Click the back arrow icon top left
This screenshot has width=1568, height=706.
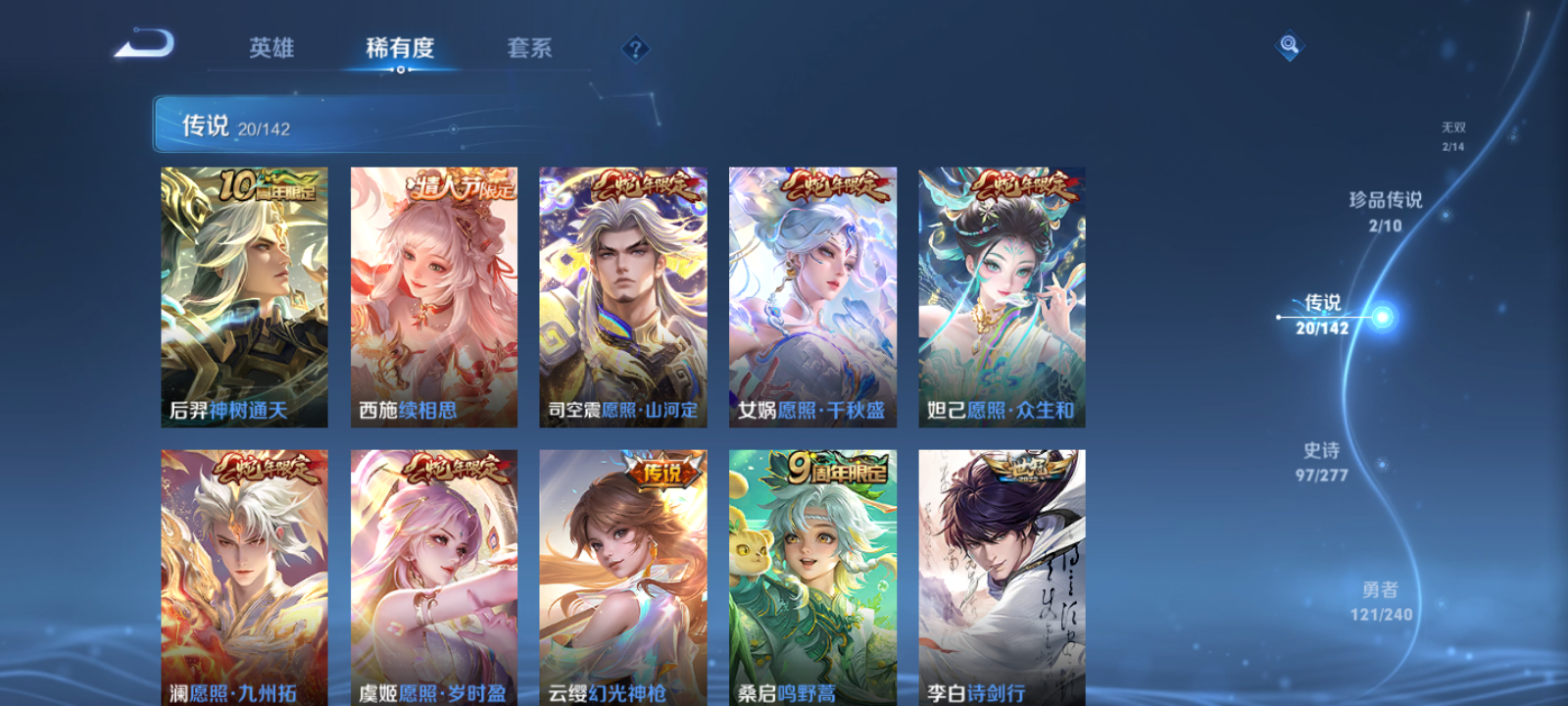click(x=143, y=42)
